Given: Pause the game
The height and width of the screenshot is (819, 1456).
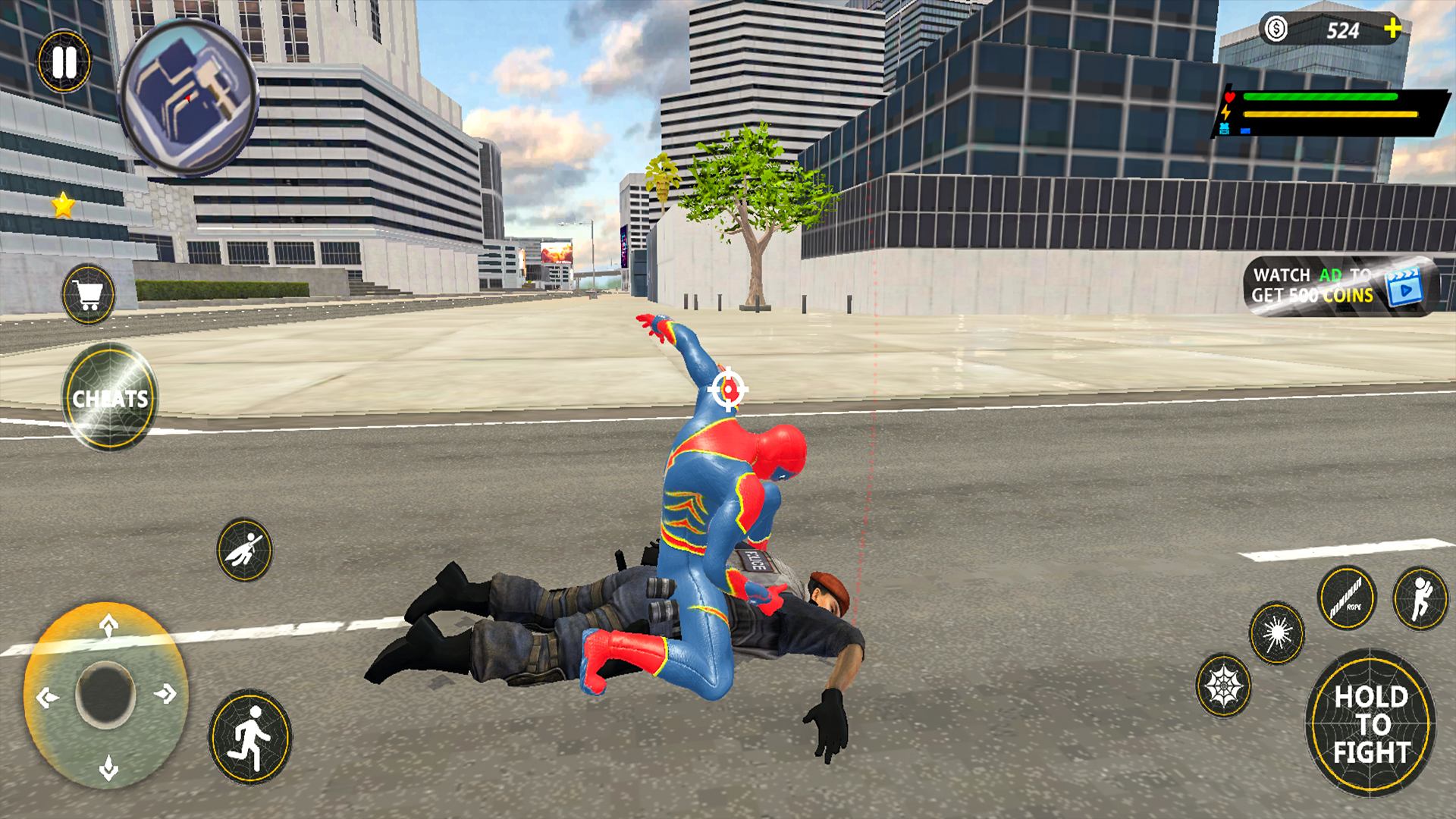Looking at the screenshot, I should click(x=64, y=62).
